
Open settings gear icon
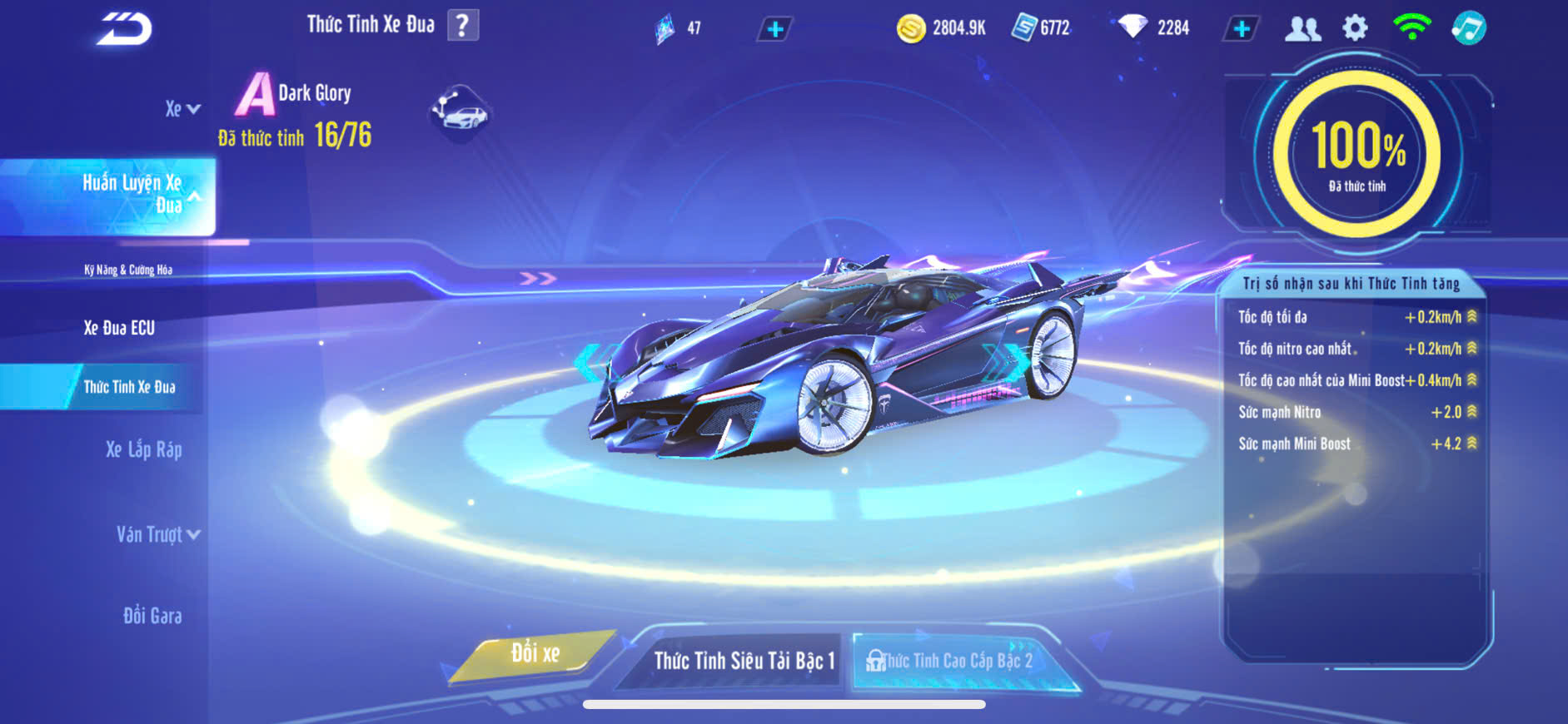1355,28
